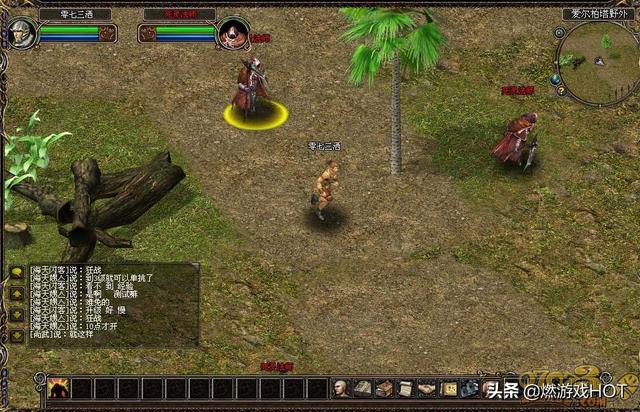Image resolution: width=640 pixels, height=412 pixels.
Task: Click the player's helmeted portrait
Action: click(x=21, y=32)
